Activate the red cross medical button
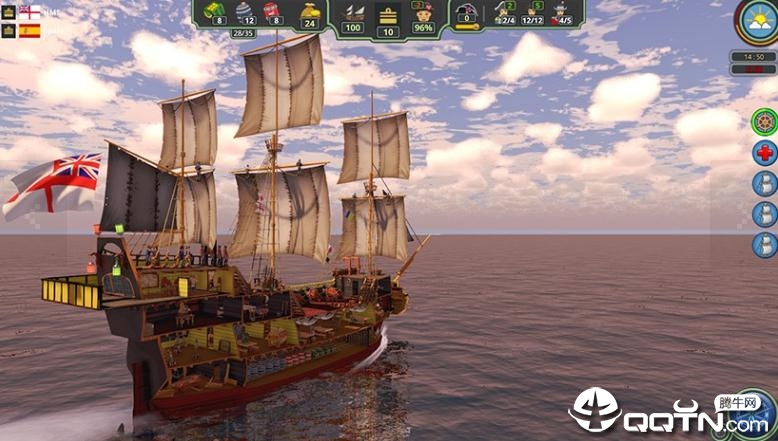Image resolution: width=778 pixels, height=441 pixels. click(x=764, y=154)
